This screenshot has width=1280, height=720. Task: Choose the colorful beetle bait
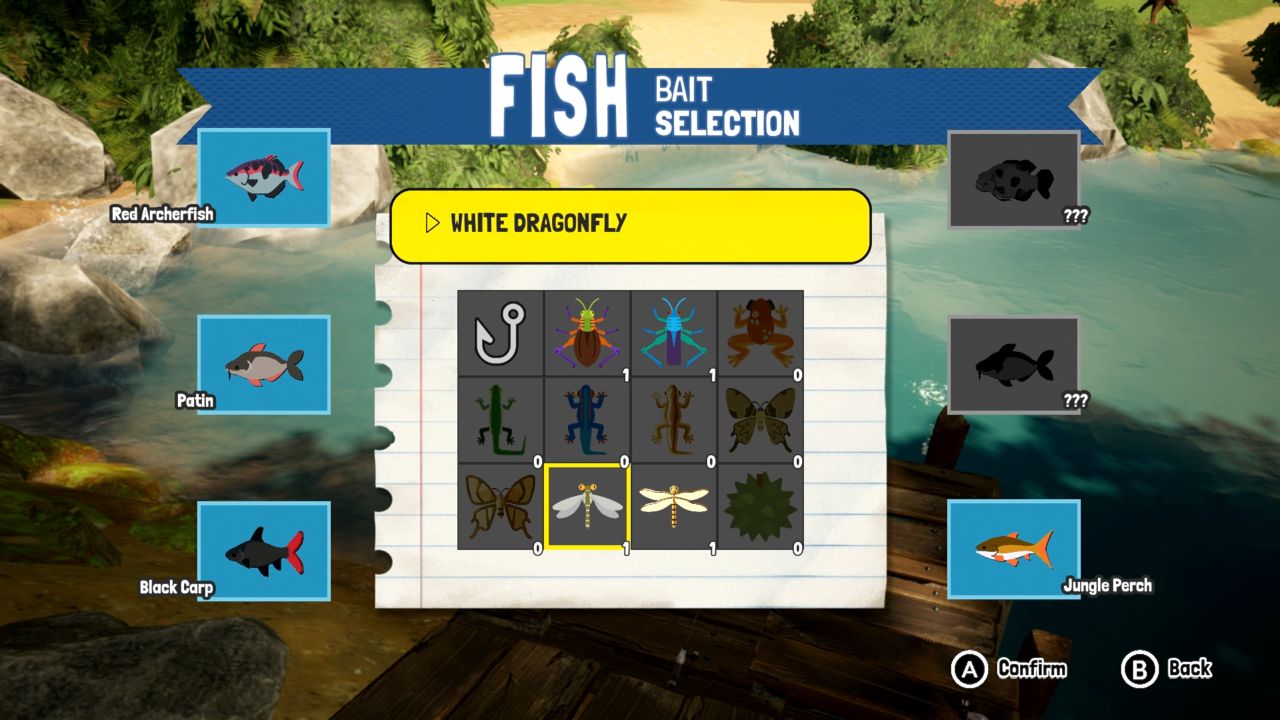[x=586, y=332]
